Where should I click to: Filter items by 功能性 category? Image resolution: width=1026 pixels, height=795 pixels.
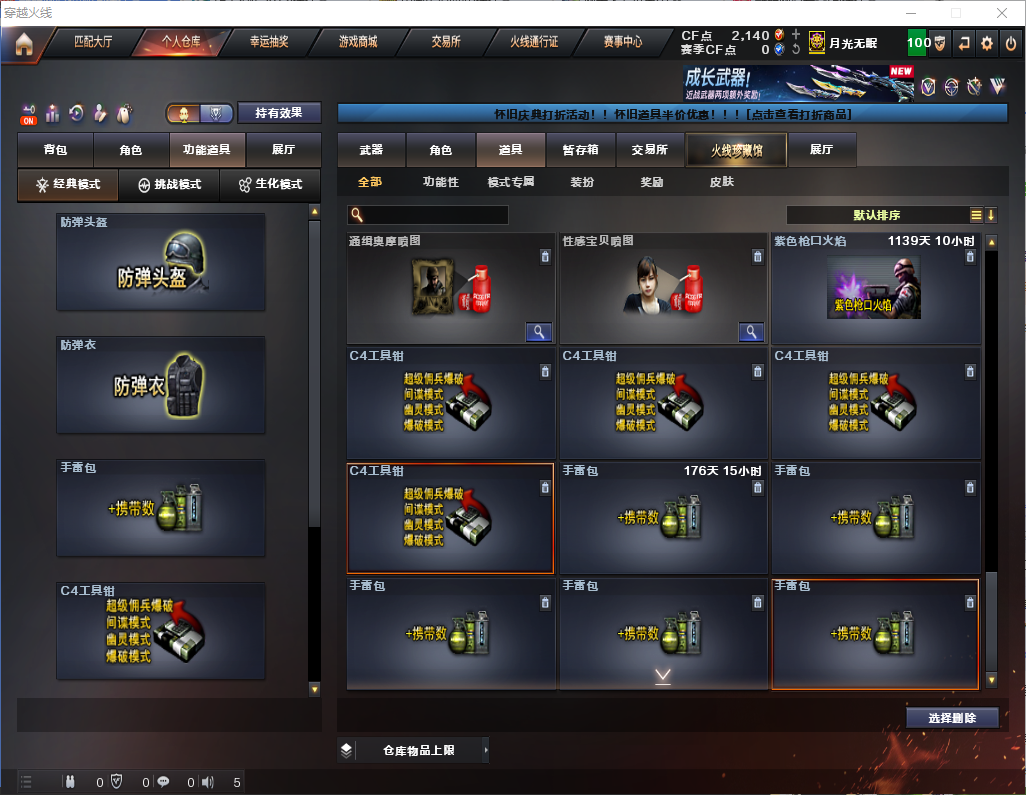(x=441, y=183)
